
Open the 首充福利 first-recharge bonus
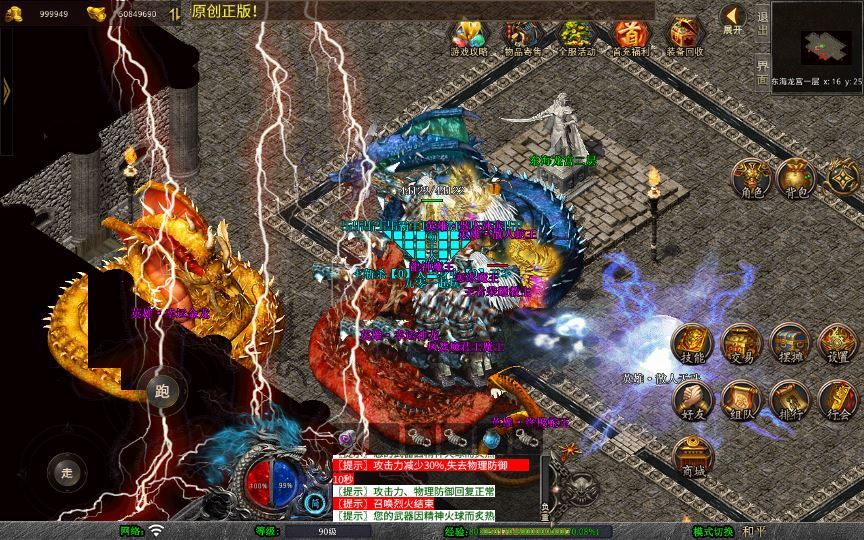point(630,37)
